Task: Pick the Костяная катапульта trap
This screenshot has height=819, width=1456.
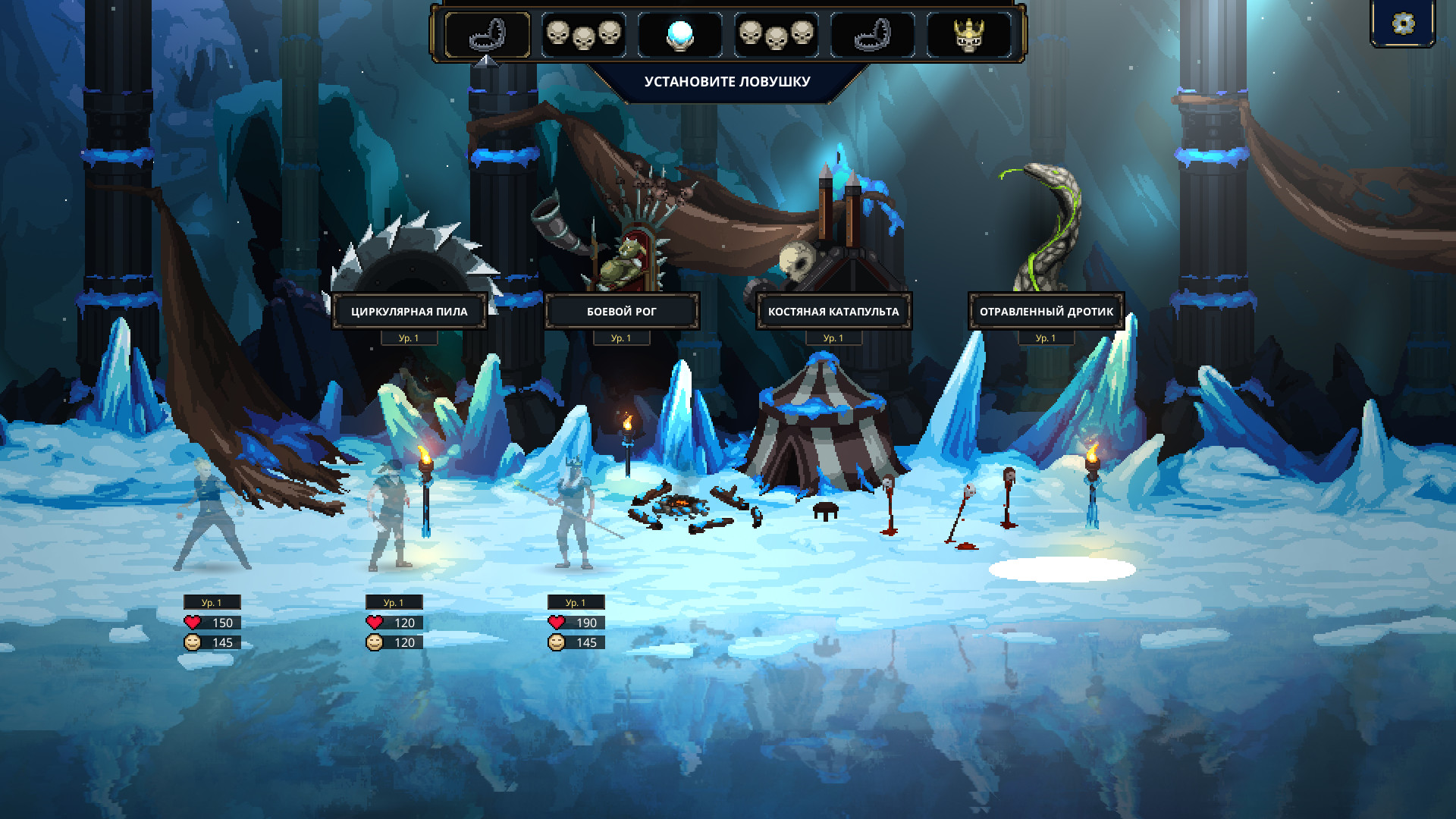Action: click(x=833, y=311)
